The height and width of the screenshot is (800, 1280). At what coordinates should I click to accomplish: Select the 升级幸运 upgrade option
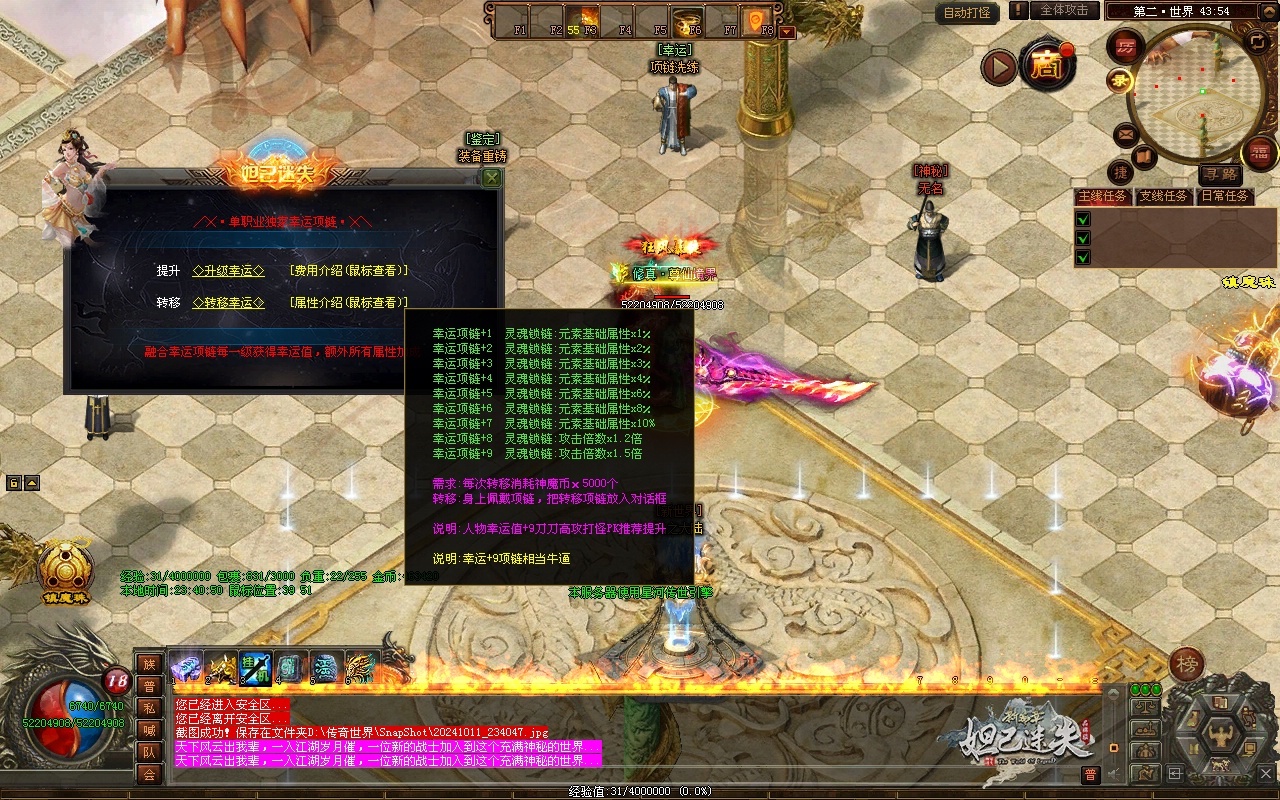coord(228,271)
